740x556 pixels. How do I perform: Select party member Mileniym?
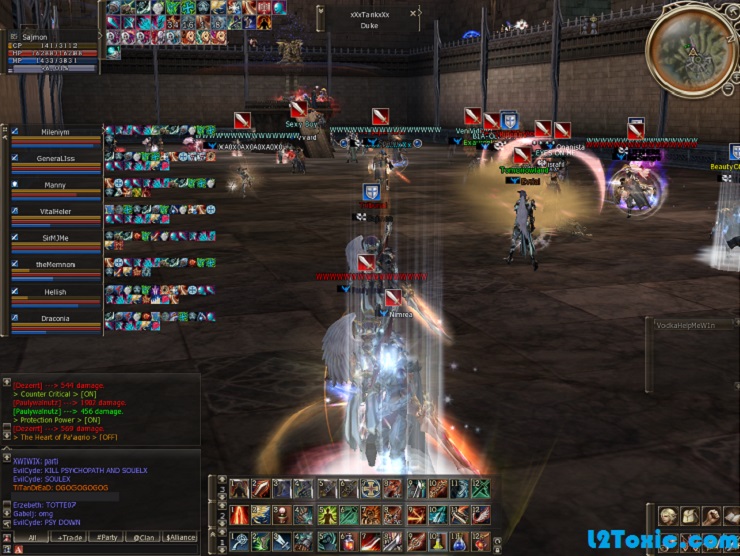[55, 132]
